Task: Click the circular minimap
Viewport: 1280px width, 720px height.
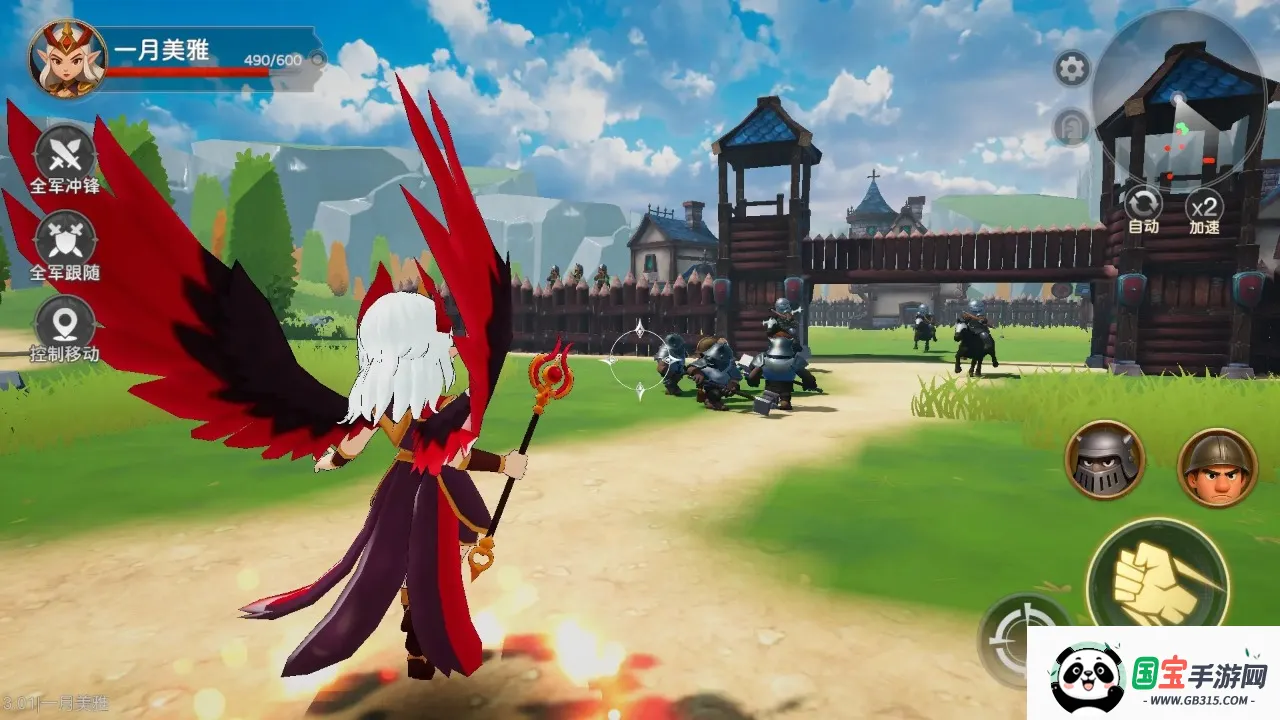Action: click(1178, 98)
